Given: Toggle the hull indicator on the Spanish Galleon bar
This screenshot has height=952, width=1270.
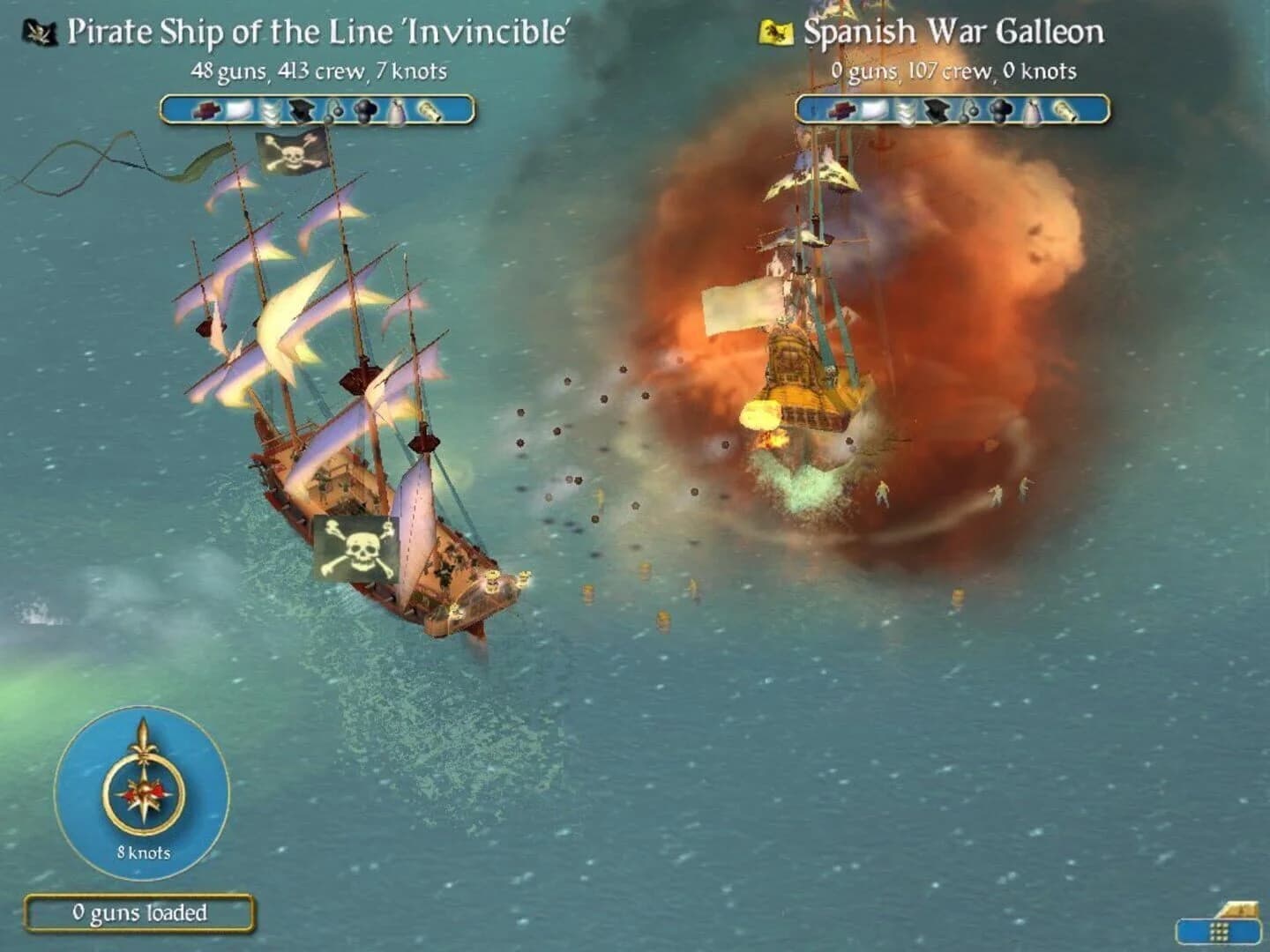Looking at the screenshot, I should (842, 111).
